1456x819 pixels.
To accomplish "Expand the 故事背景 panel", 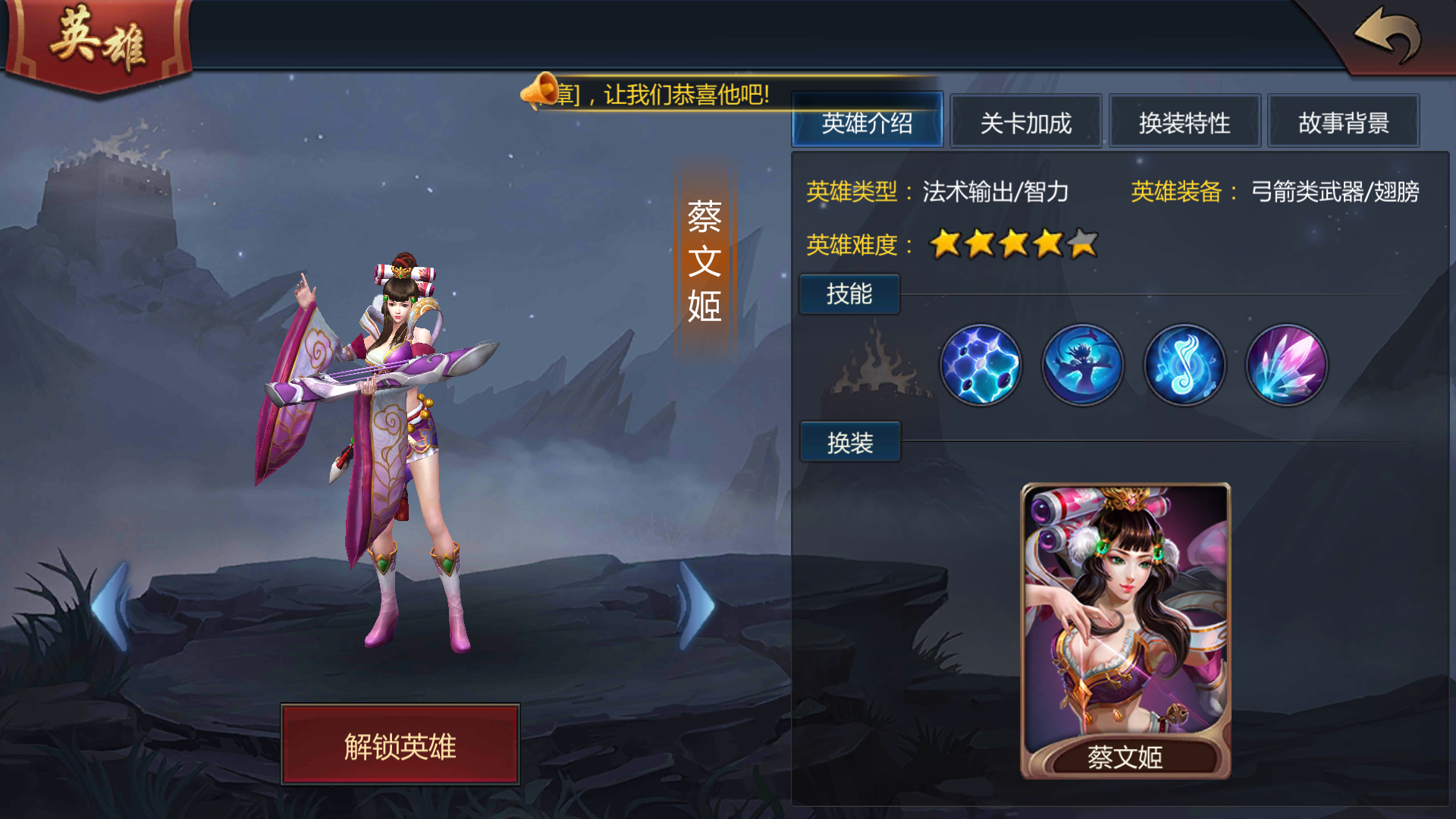I will (1344, 123).
